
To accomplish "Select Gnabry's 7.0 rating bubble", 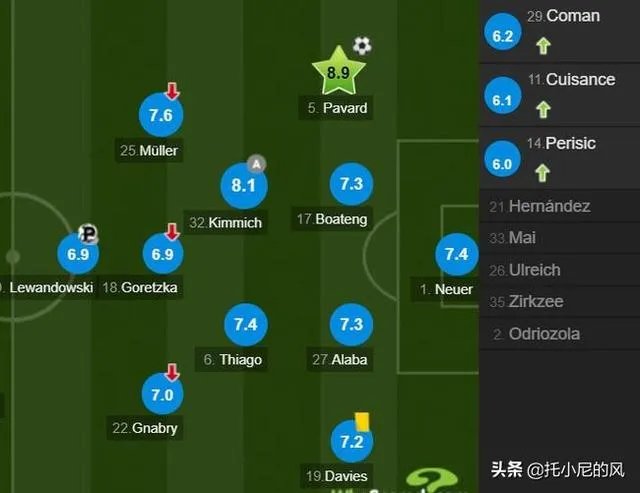I will [x=162, y=394].
